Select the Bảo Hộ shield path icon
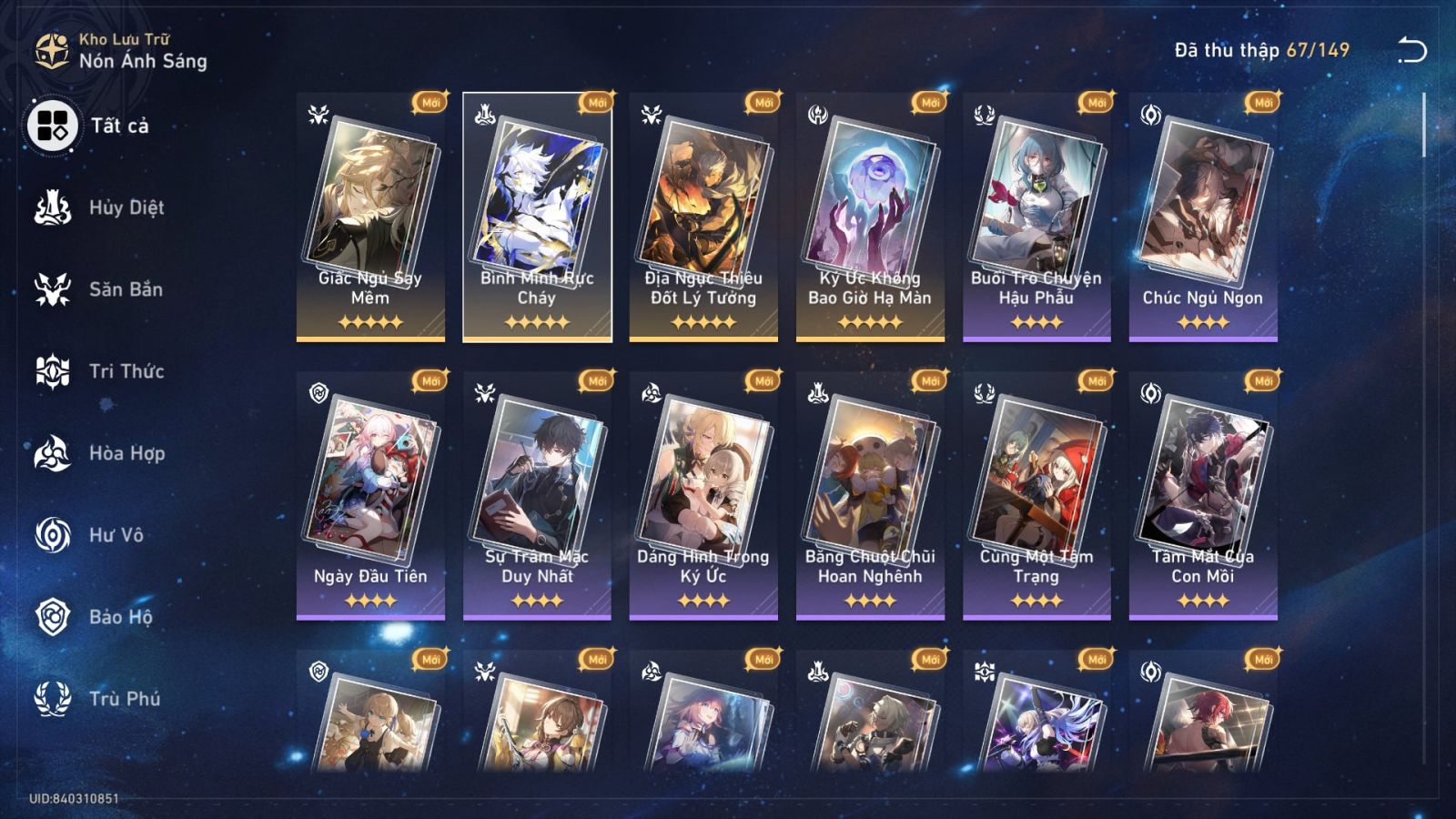The width and height of the screenshot is (1456, 819). (x=52, y=617)
